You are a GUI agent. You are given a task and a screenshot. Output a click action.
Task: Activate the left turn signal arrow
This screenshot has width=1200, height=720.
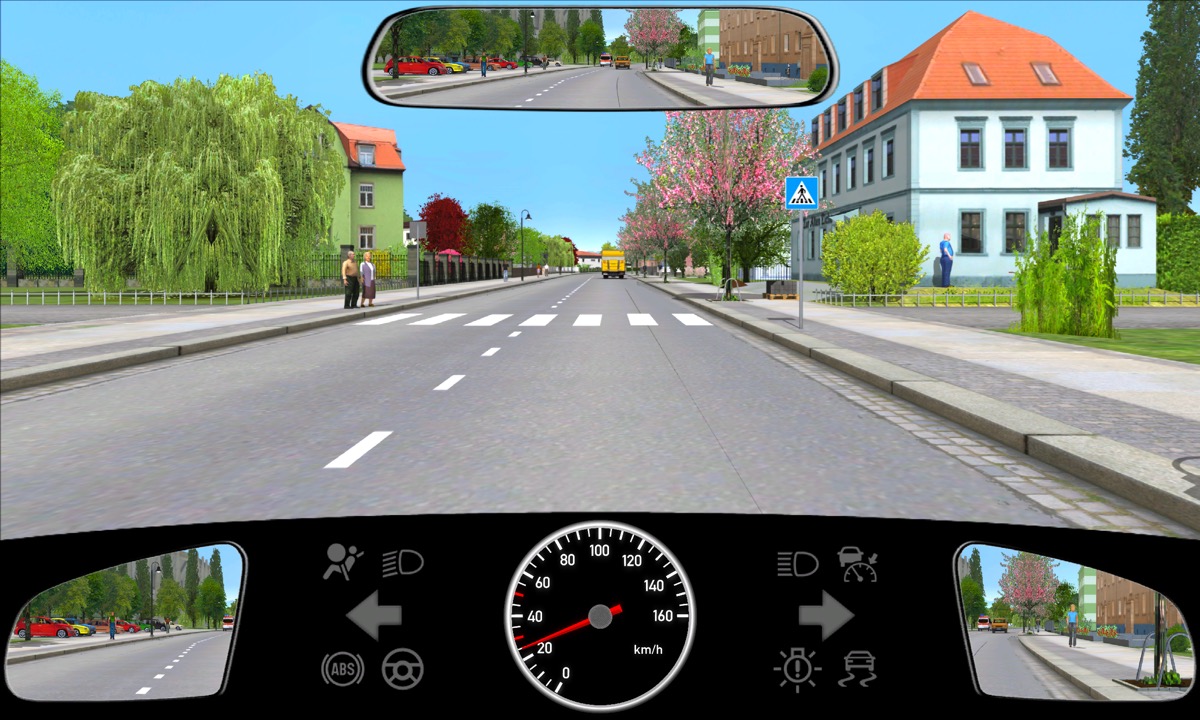(374, 615)
